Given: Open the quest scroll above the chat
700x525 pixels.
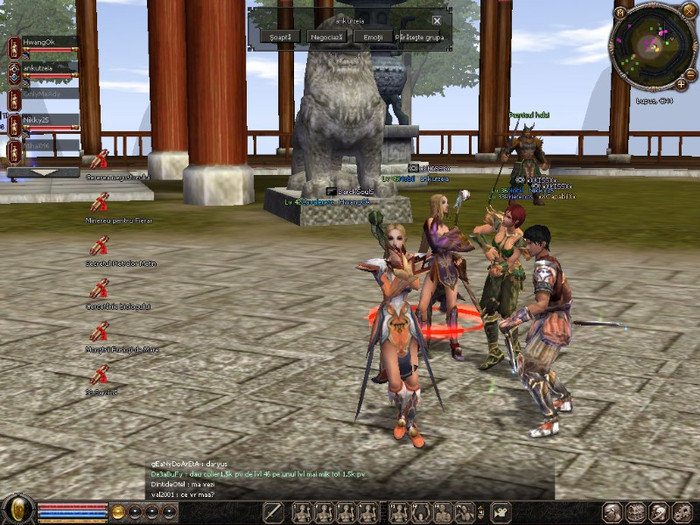Looking at the screenshot, I should tap(99, 375).
